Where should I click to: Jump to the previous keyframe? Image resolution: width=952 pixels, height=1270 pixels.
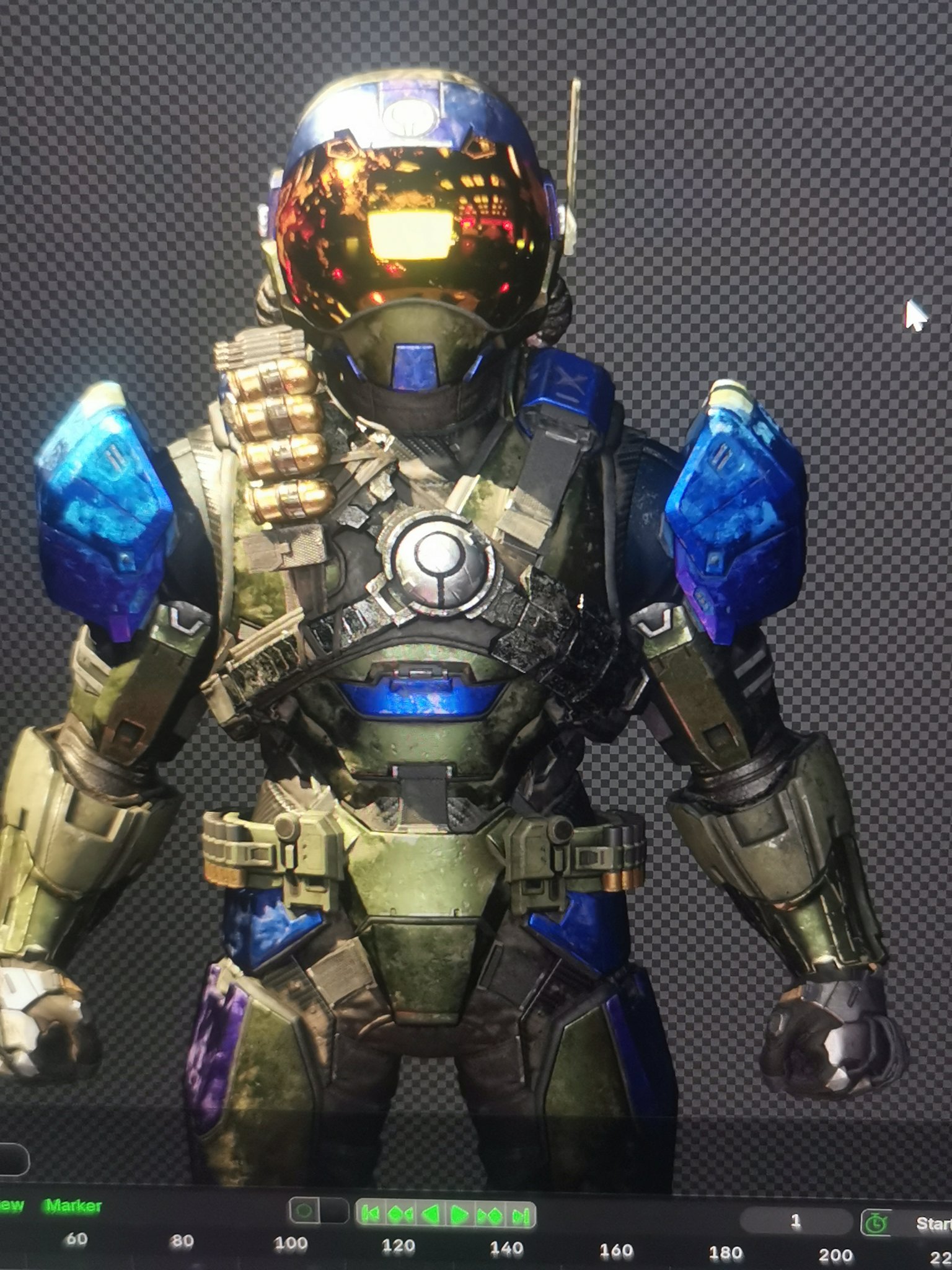[x=400, y=1214]
